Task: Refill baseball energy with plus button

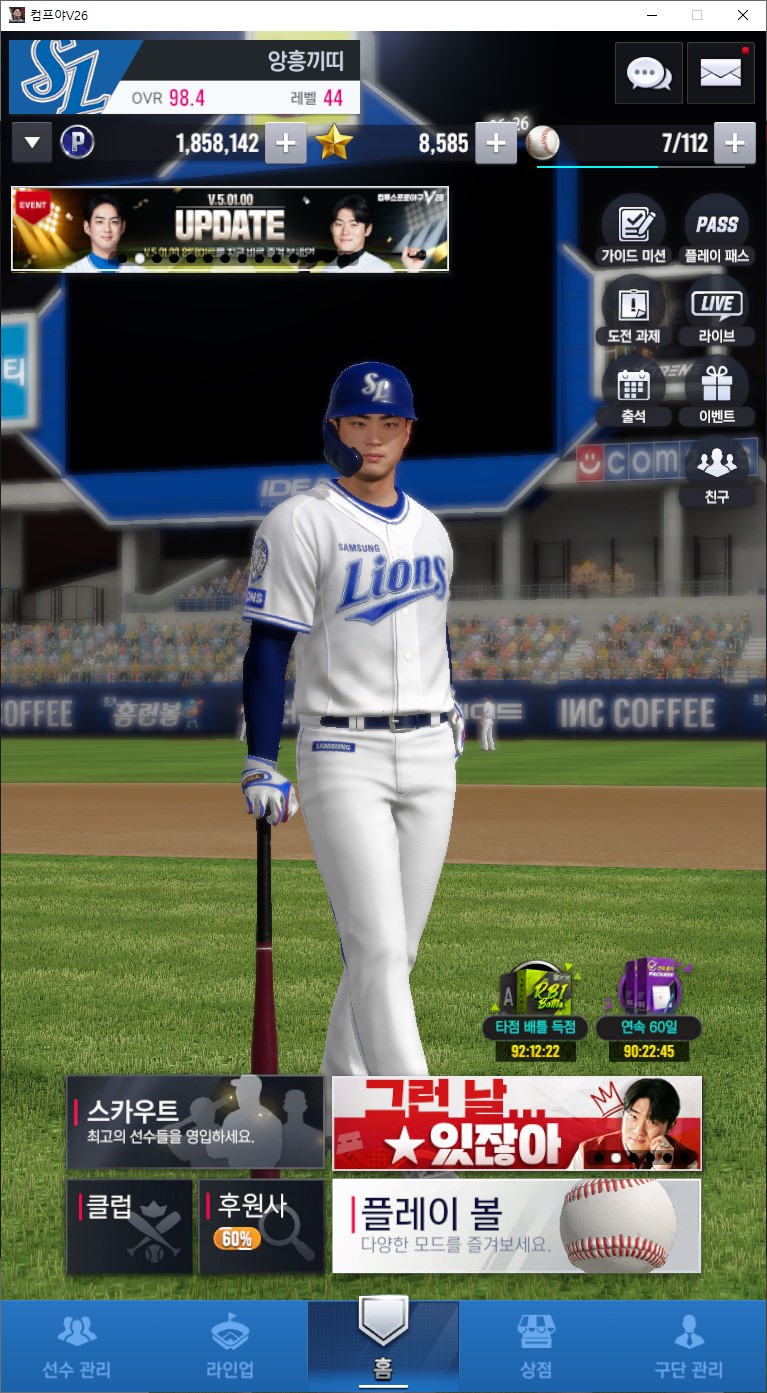Action: (x=735, y=143)
